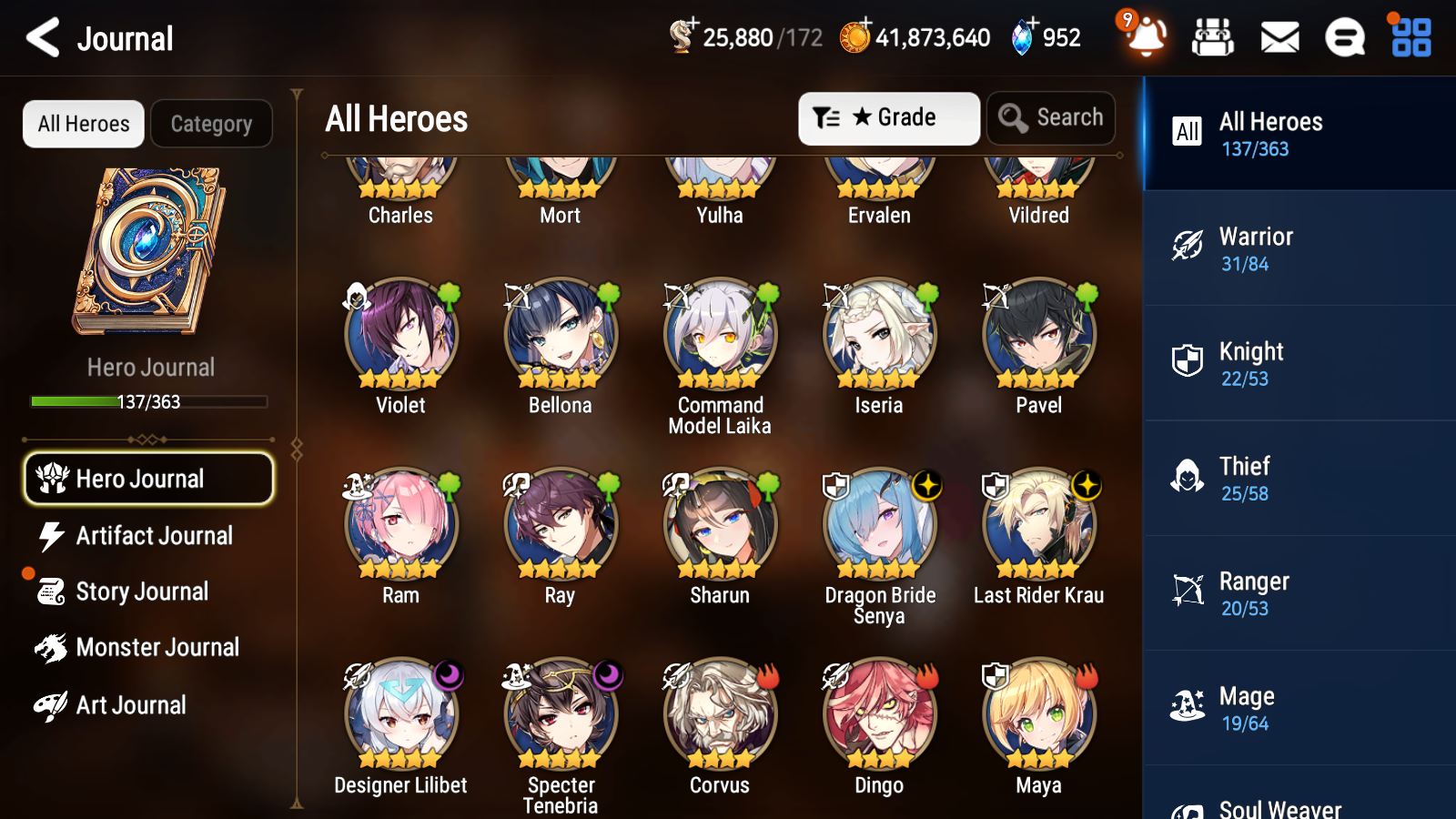This screenshot has width=1456, height=819.
Task: Open the Grade sorting dropdown
Action: click(x=887, y=117)
